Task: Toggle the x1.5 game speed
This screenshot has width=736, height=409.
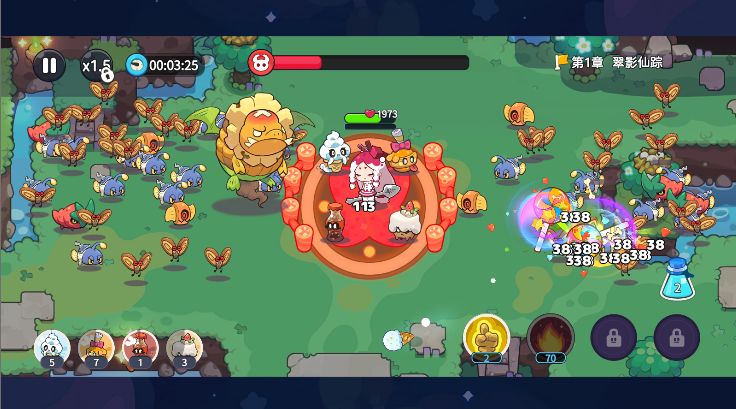Action: (97, 65)
